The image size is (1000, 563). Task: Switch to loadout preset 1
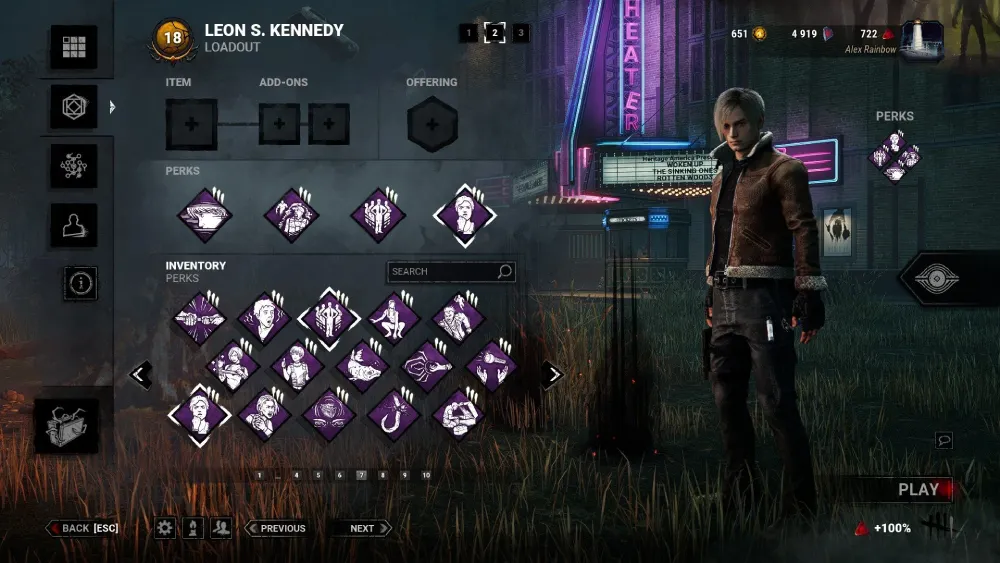pyautogui.click(x=468, y=33)
